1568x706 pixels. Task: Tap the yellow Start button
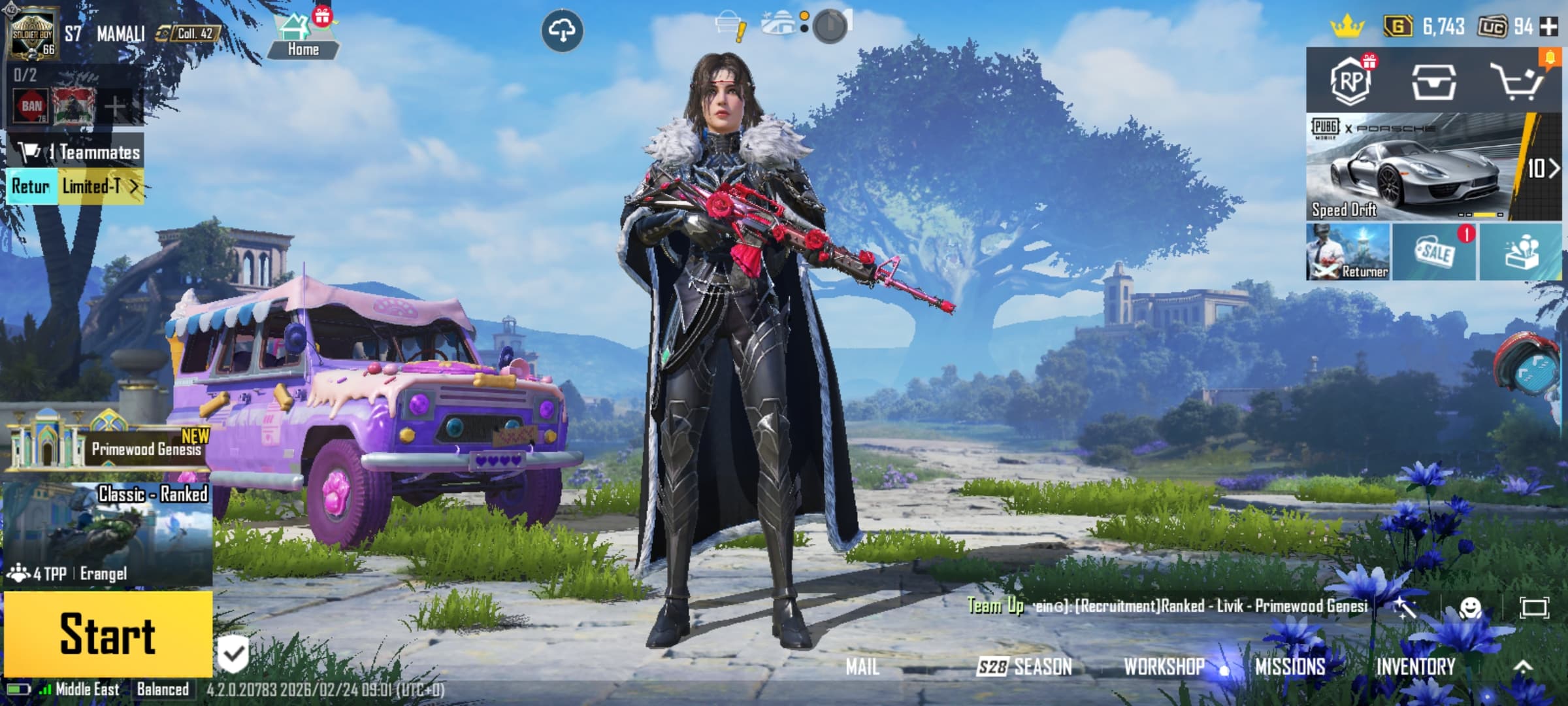(x=108, y=633)
